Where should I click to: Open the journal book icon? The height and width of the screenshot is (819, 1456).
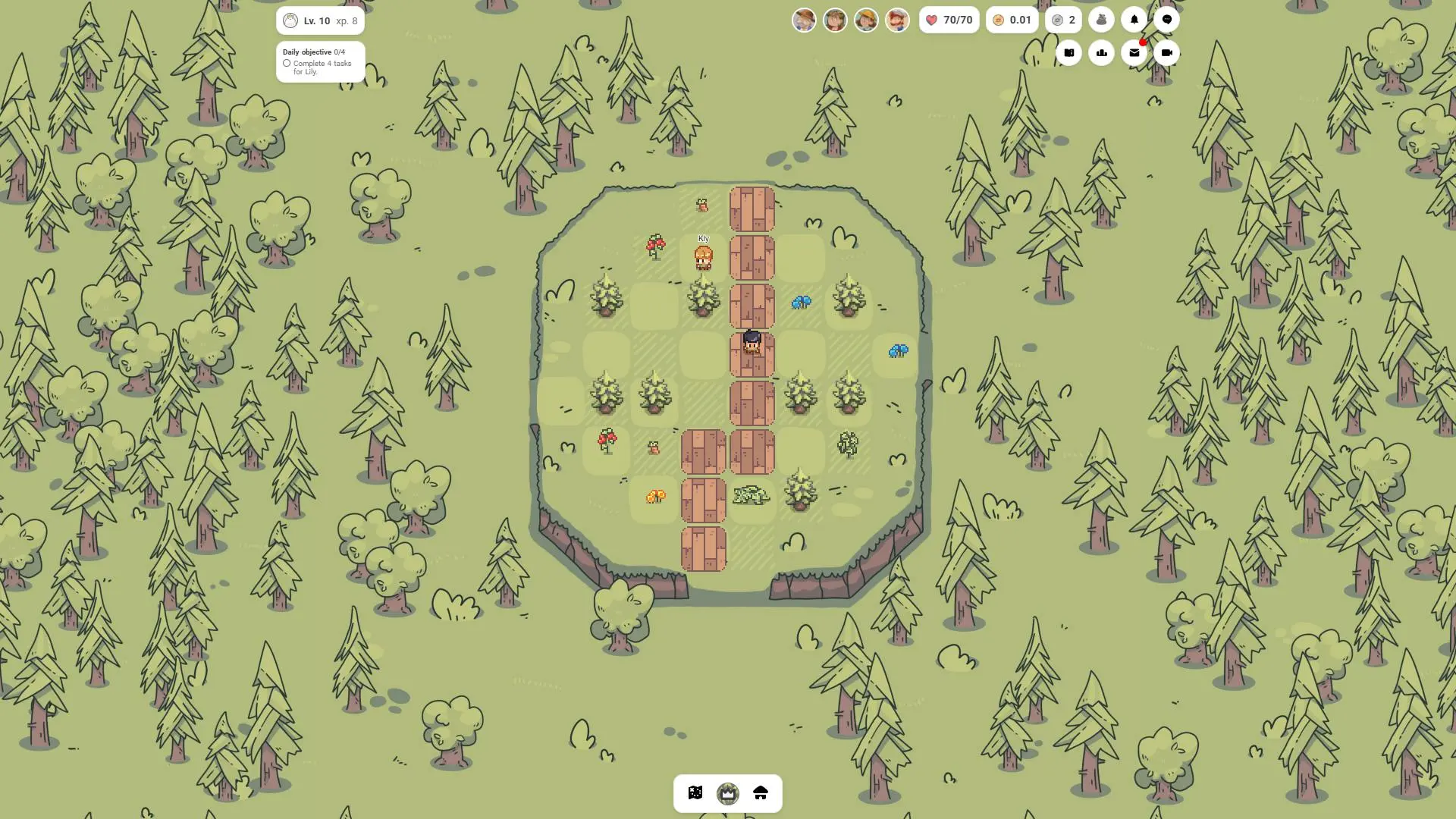pyautogui.click(x=1068, y=52)
